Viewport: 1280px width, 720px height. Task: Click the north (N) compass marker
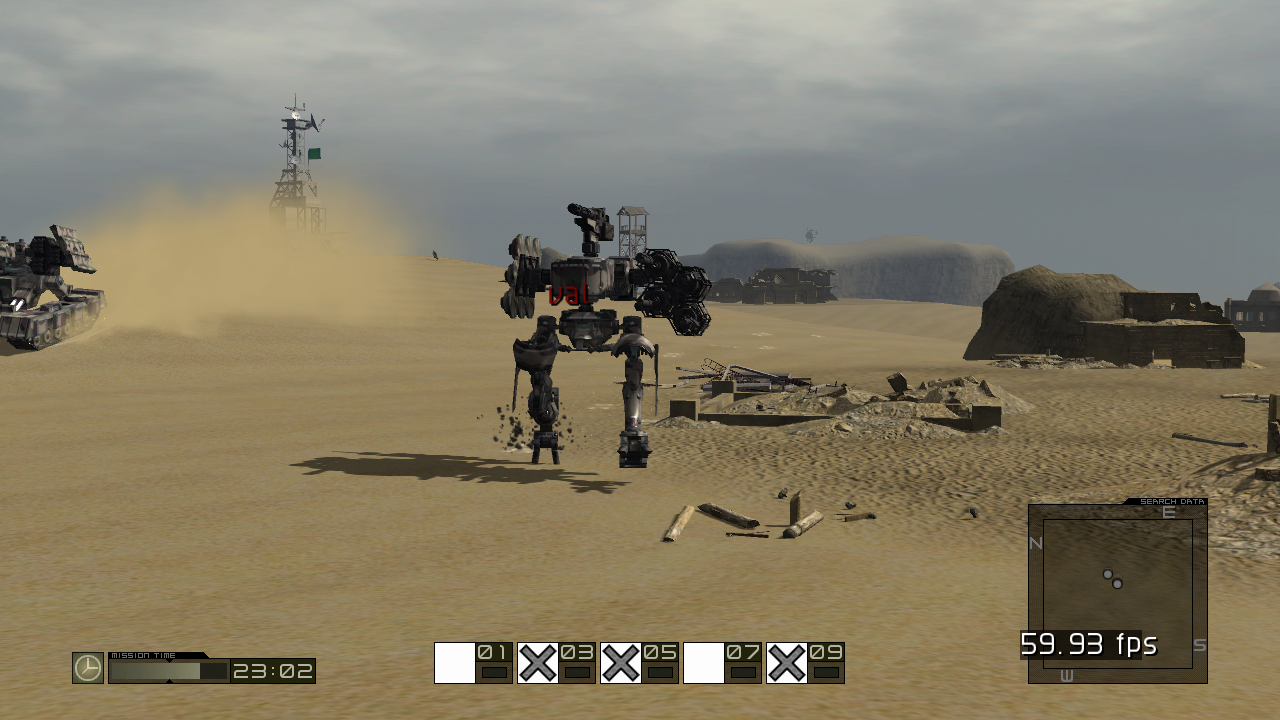point(1034,545)
